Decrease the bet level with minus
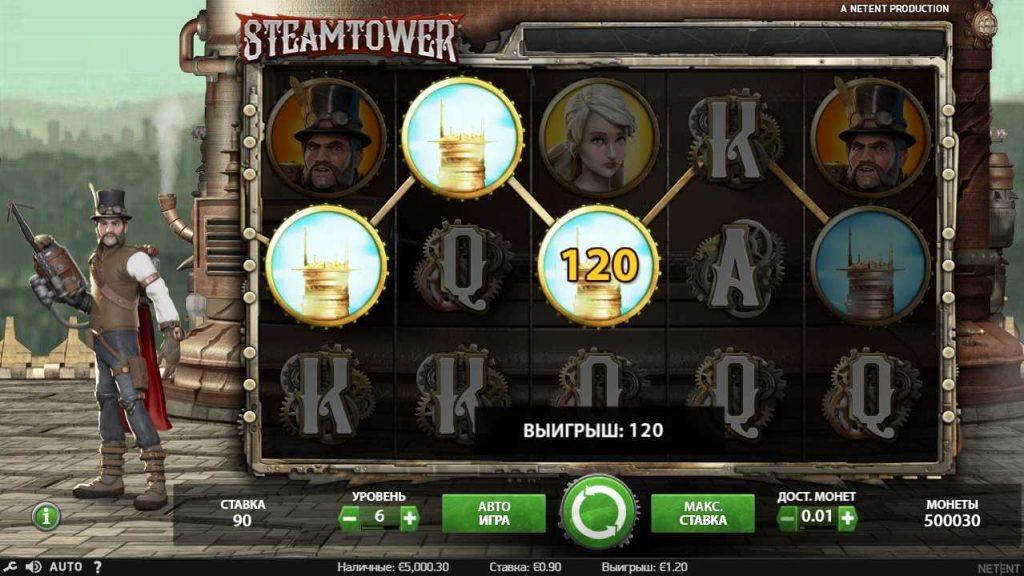The width and height of the screenshot is (1024, 576). tap(349, 518)
